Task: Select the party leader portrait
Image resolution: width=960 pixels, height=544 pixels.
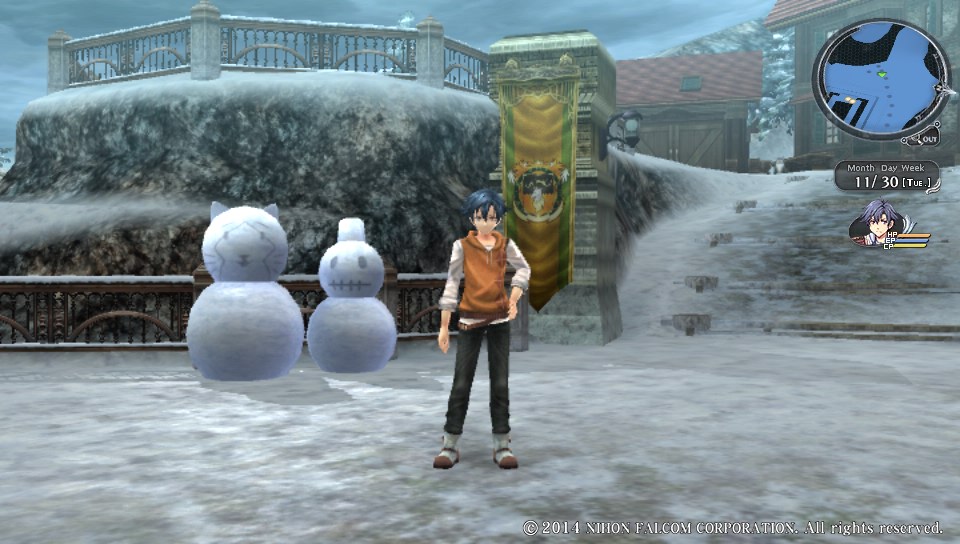Action: tap(877, 222)
